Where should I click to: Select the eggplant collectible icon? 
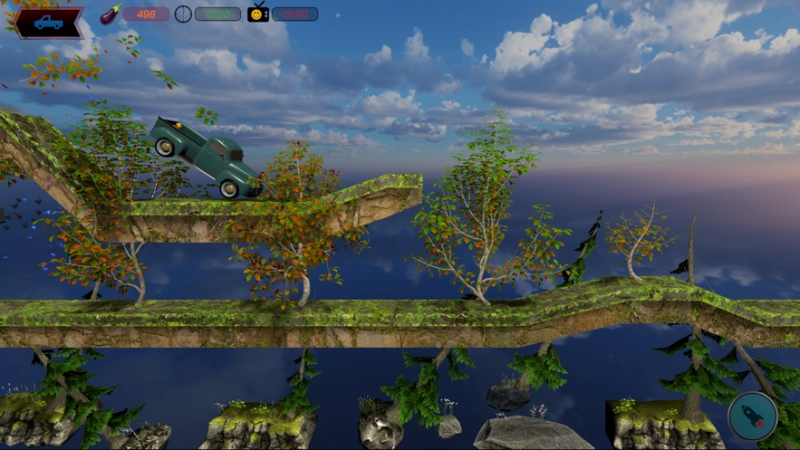[x=110, y=14]
